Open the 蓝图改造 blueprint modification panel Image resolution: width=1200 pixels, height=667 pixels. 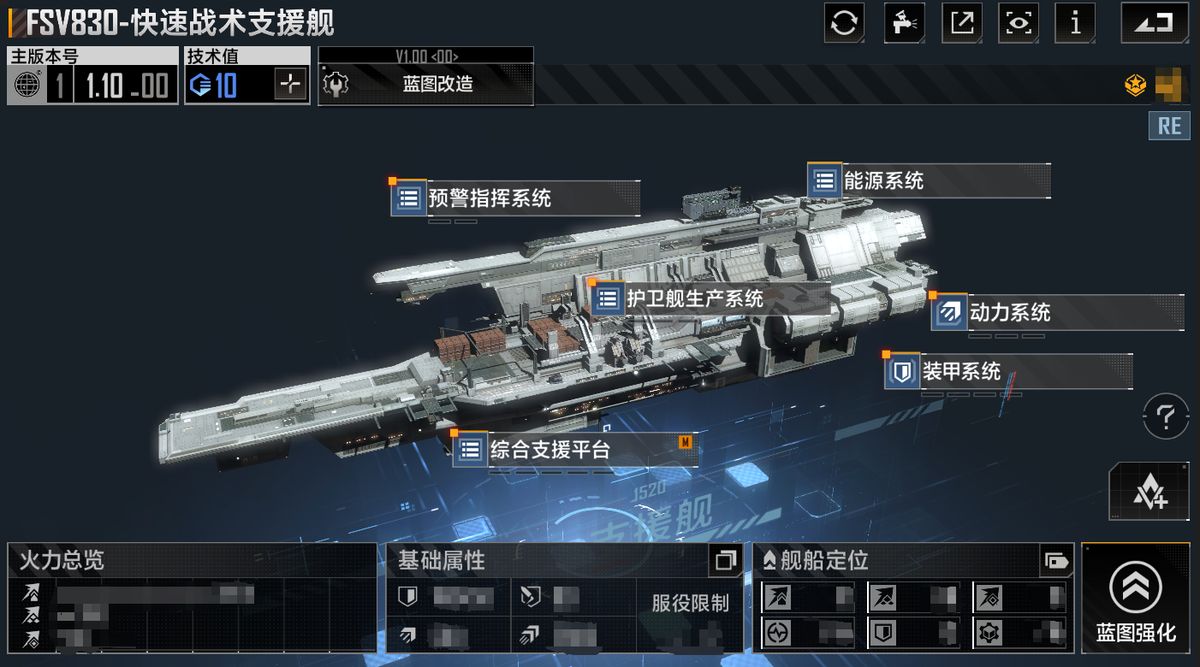pos(426,85)
